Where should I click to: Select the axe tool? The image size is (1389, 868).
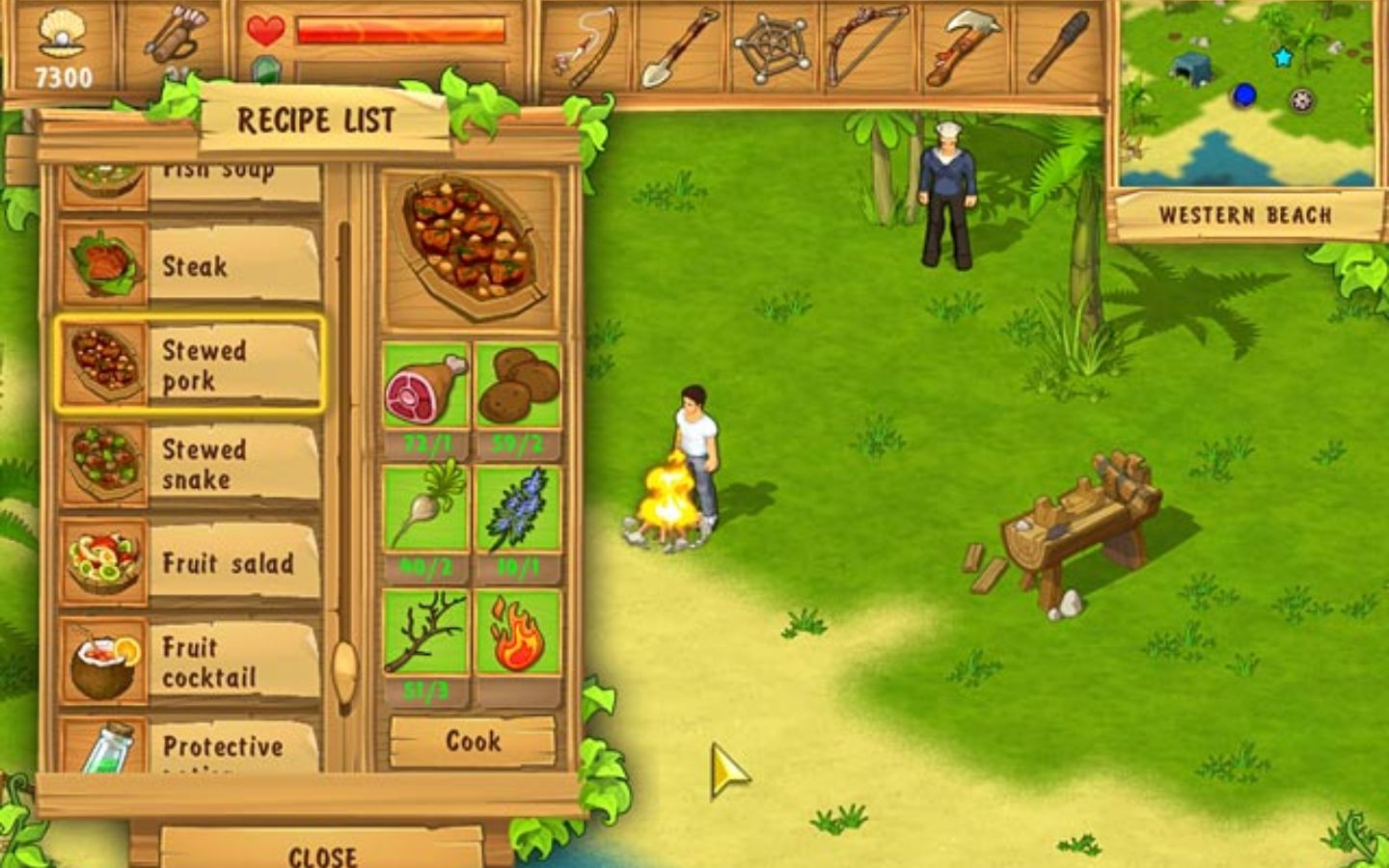[x=961, y=42]
